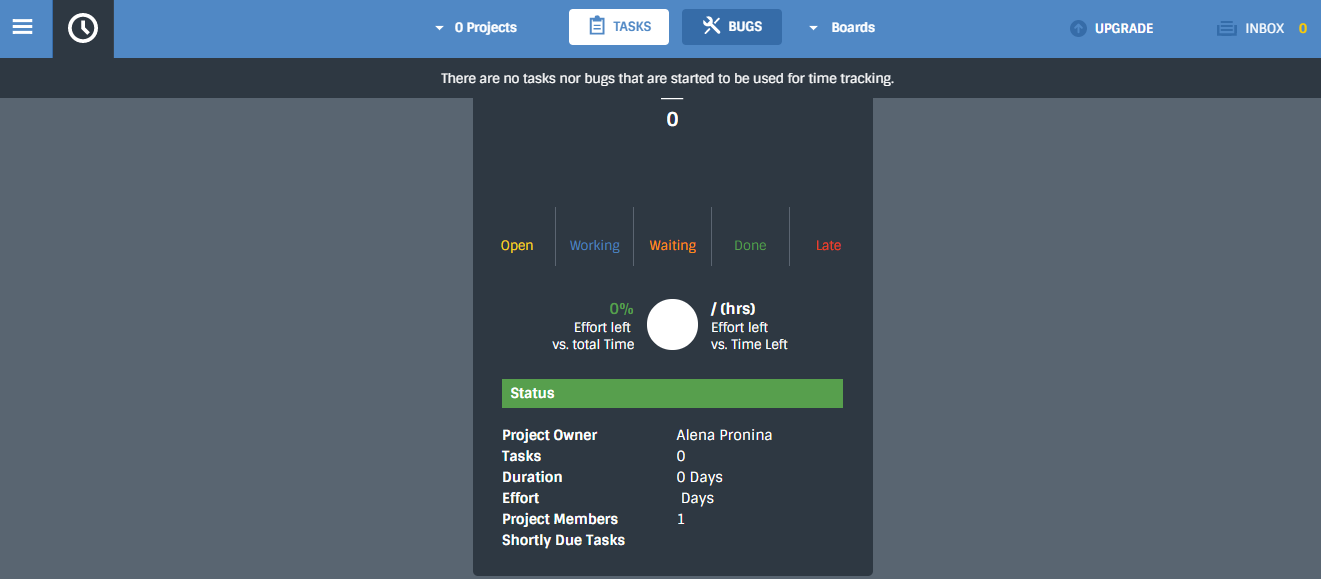Screen dimensions: 1321x579
Task: Select the Open status filter
Action: (517, 245)
